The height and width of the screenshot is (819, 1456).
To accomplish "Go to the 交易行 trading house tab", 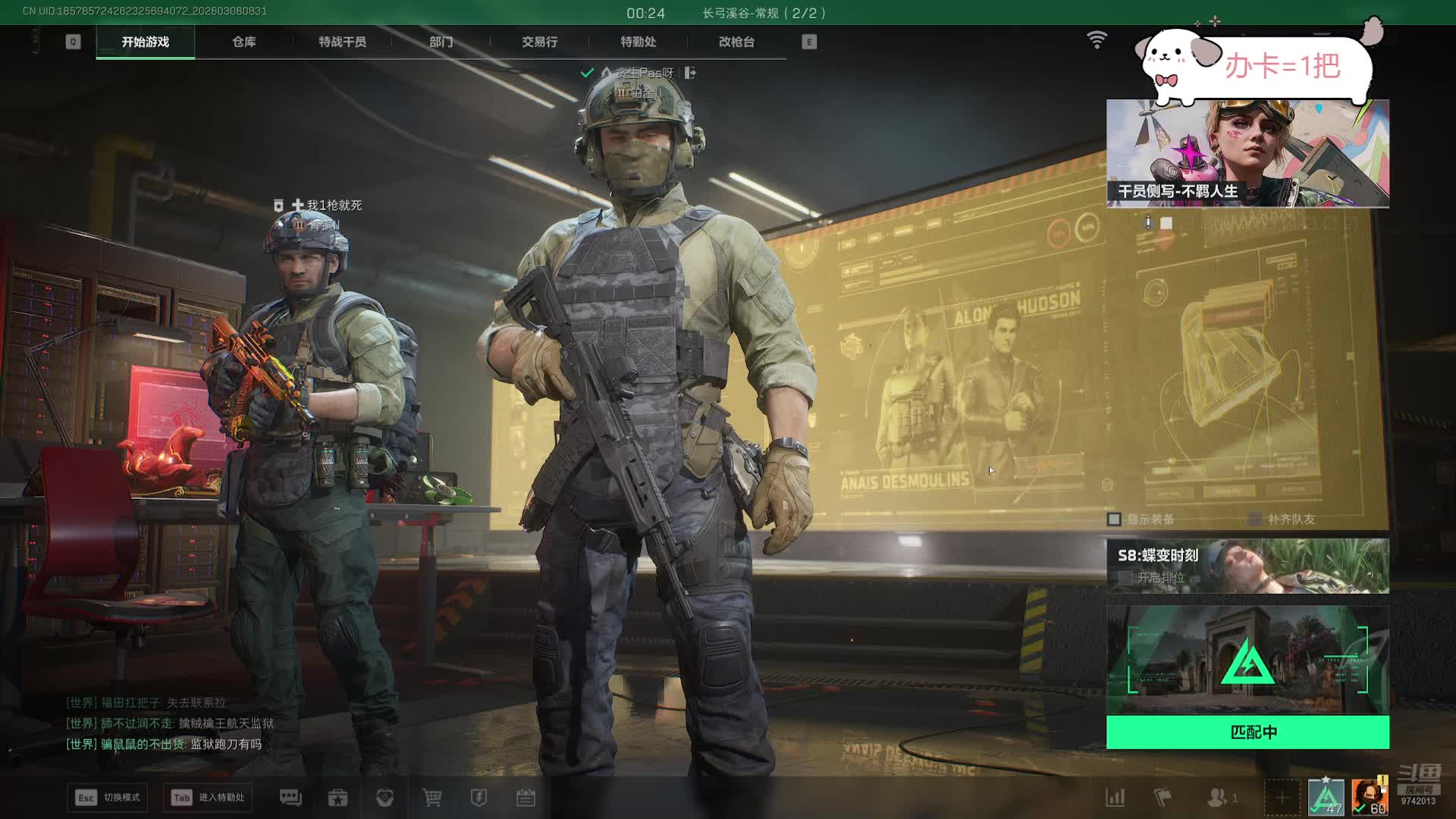I will click(539, 42).
